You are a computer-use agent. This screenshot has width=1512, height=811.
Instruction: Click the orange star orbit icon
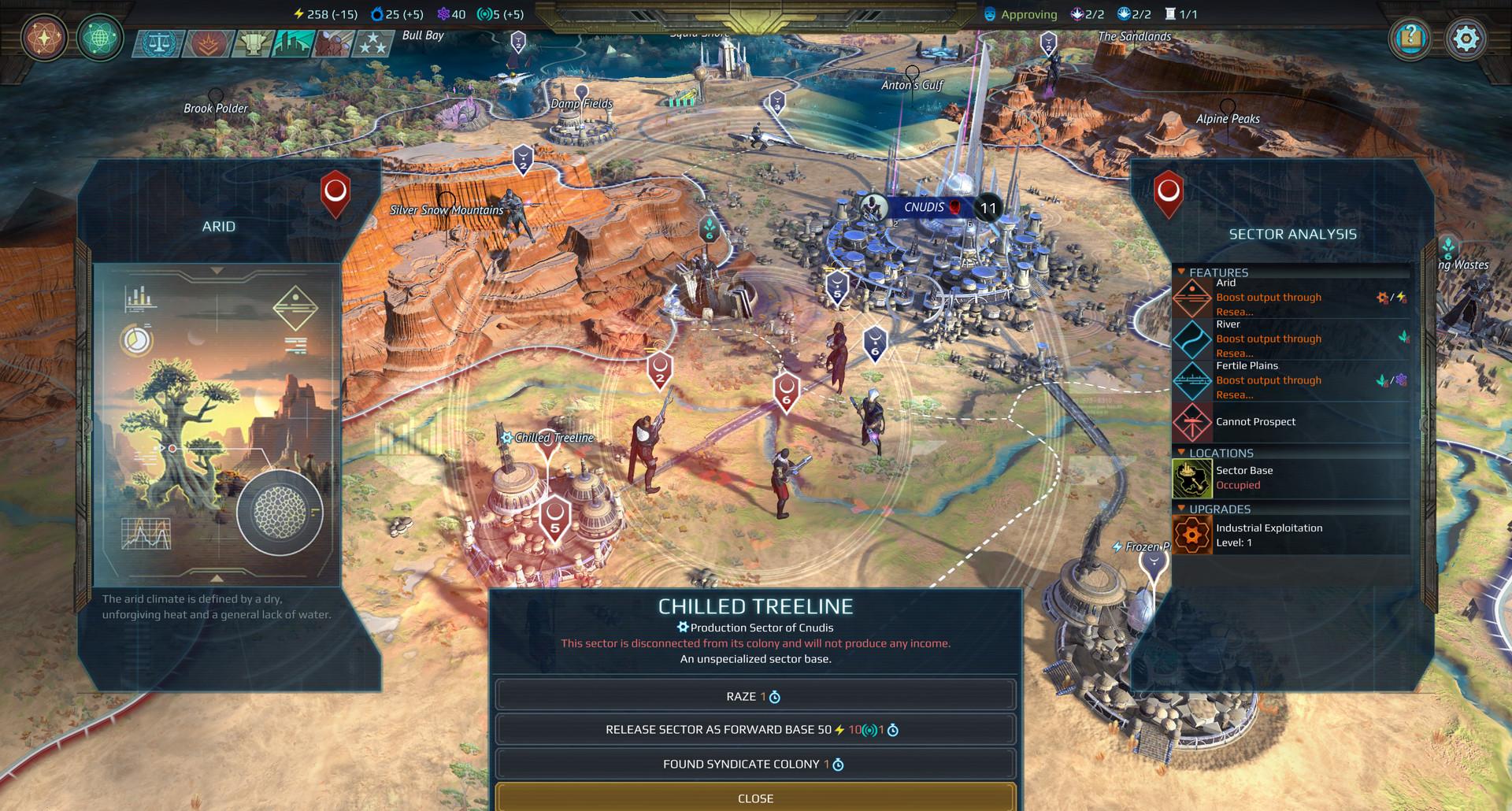click(44, 38)
